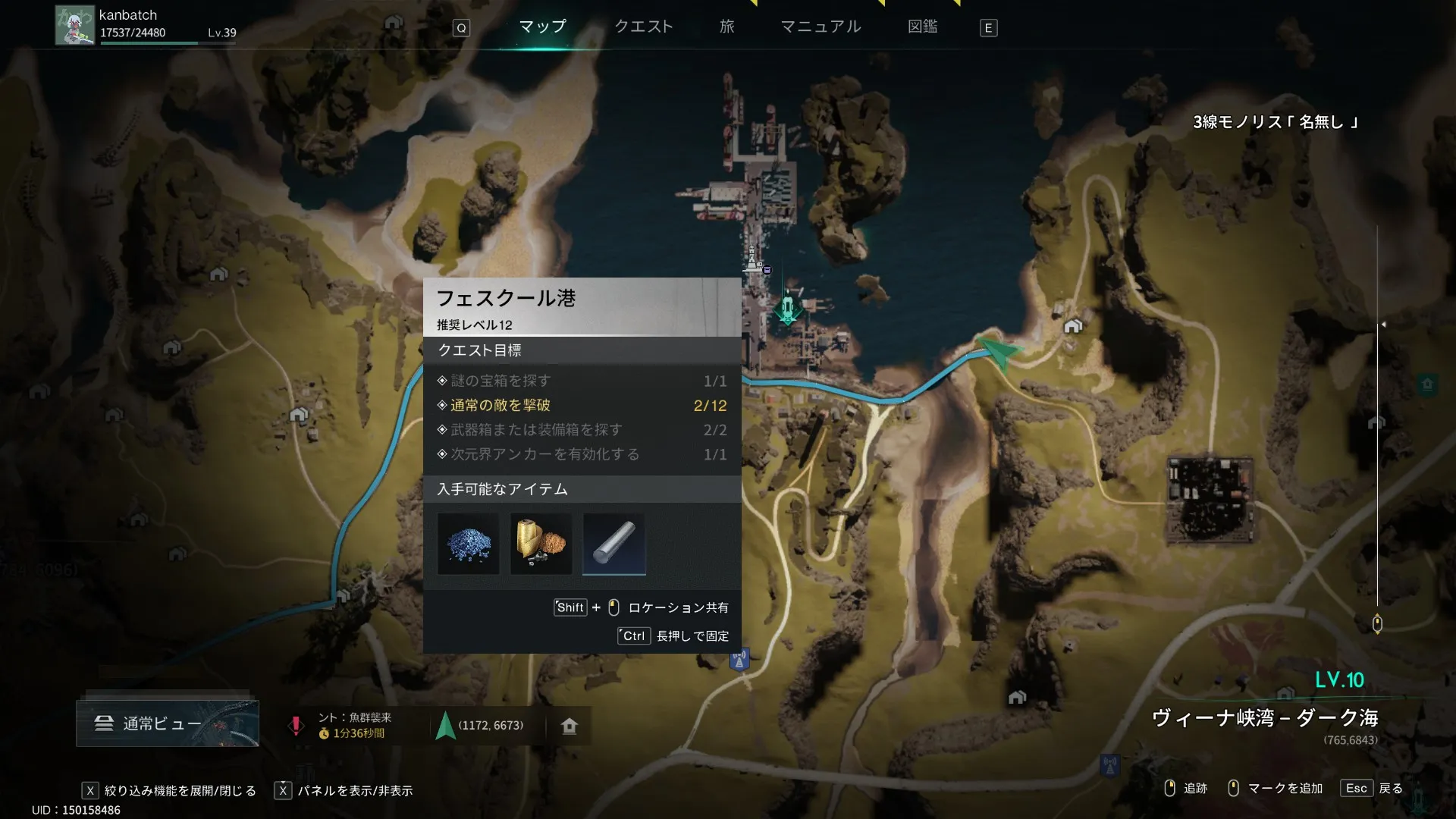Select the silver metal rod item
This screenshot has height=819, width=1456.
613,544
